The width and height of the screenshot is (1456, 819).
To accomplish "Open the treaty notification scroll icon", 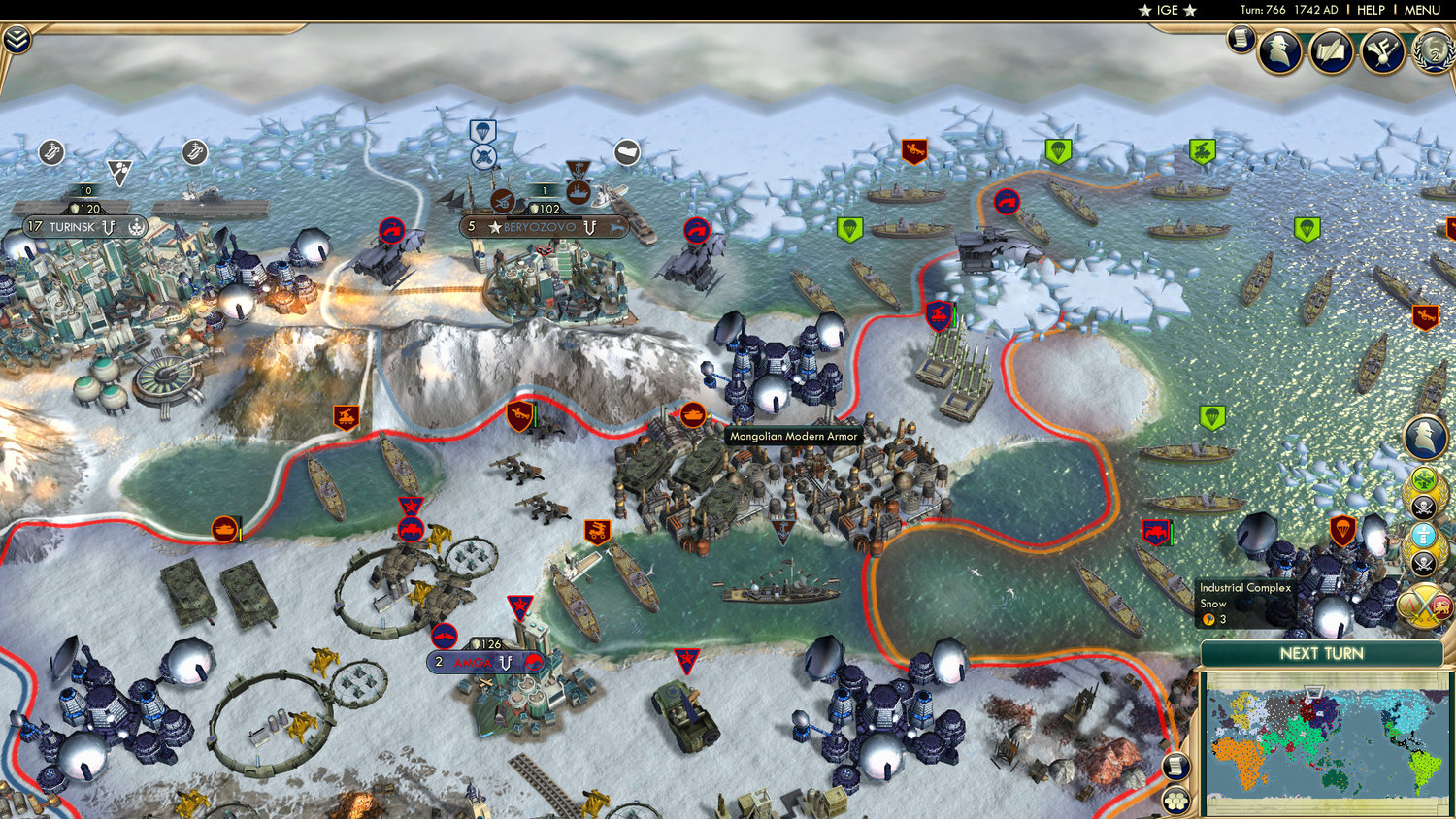I will tap(1329, 53).
